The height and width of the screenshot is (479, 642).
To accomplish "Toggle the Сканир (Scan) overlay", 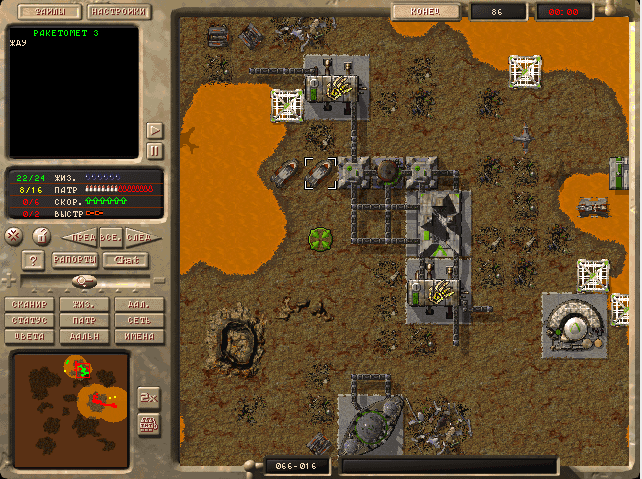I will 28,304.
